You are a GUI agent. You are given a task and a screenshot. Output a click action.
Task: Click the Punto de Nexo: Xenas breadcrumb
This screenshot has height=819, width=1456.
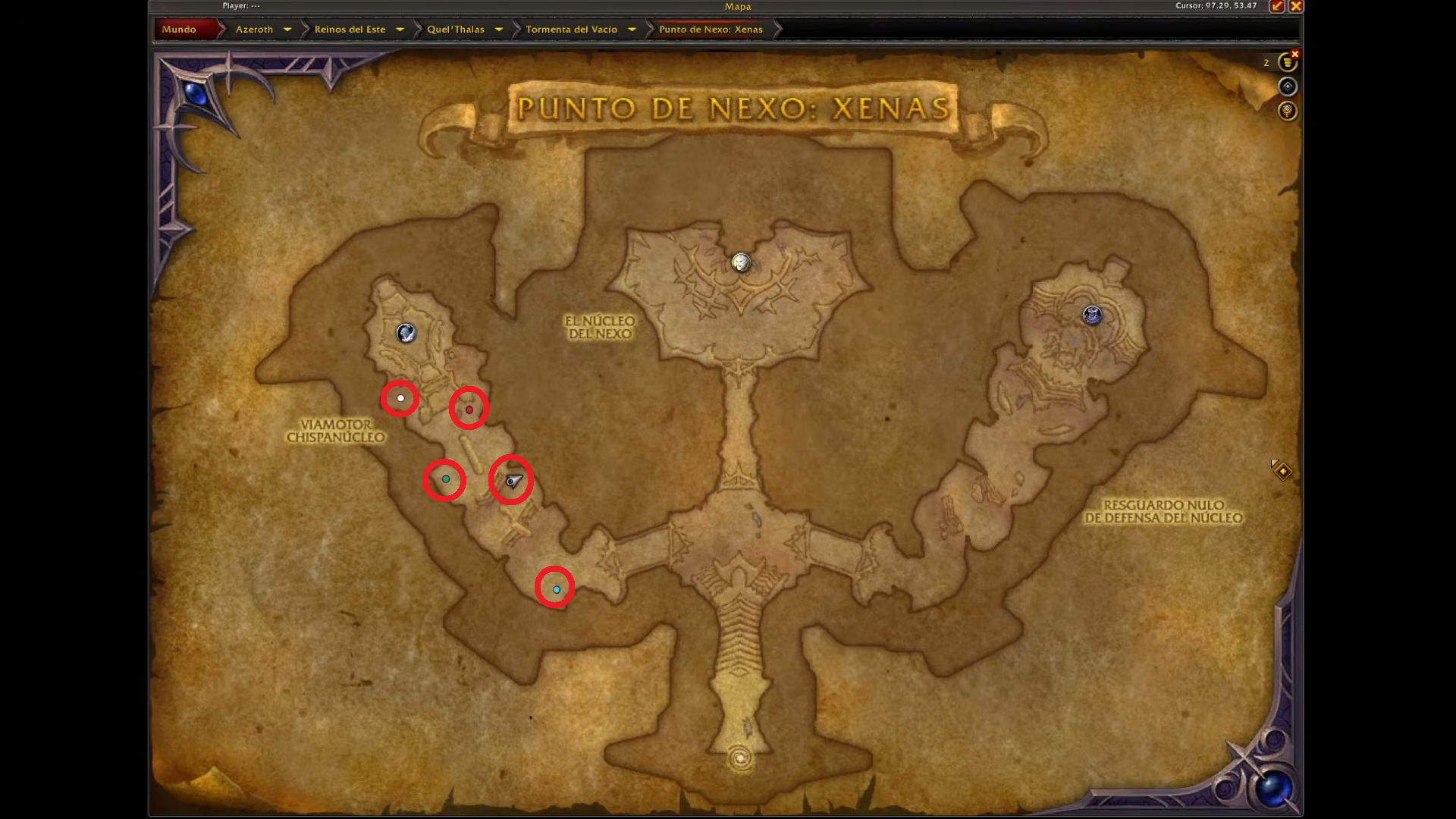tap(709, 29)
